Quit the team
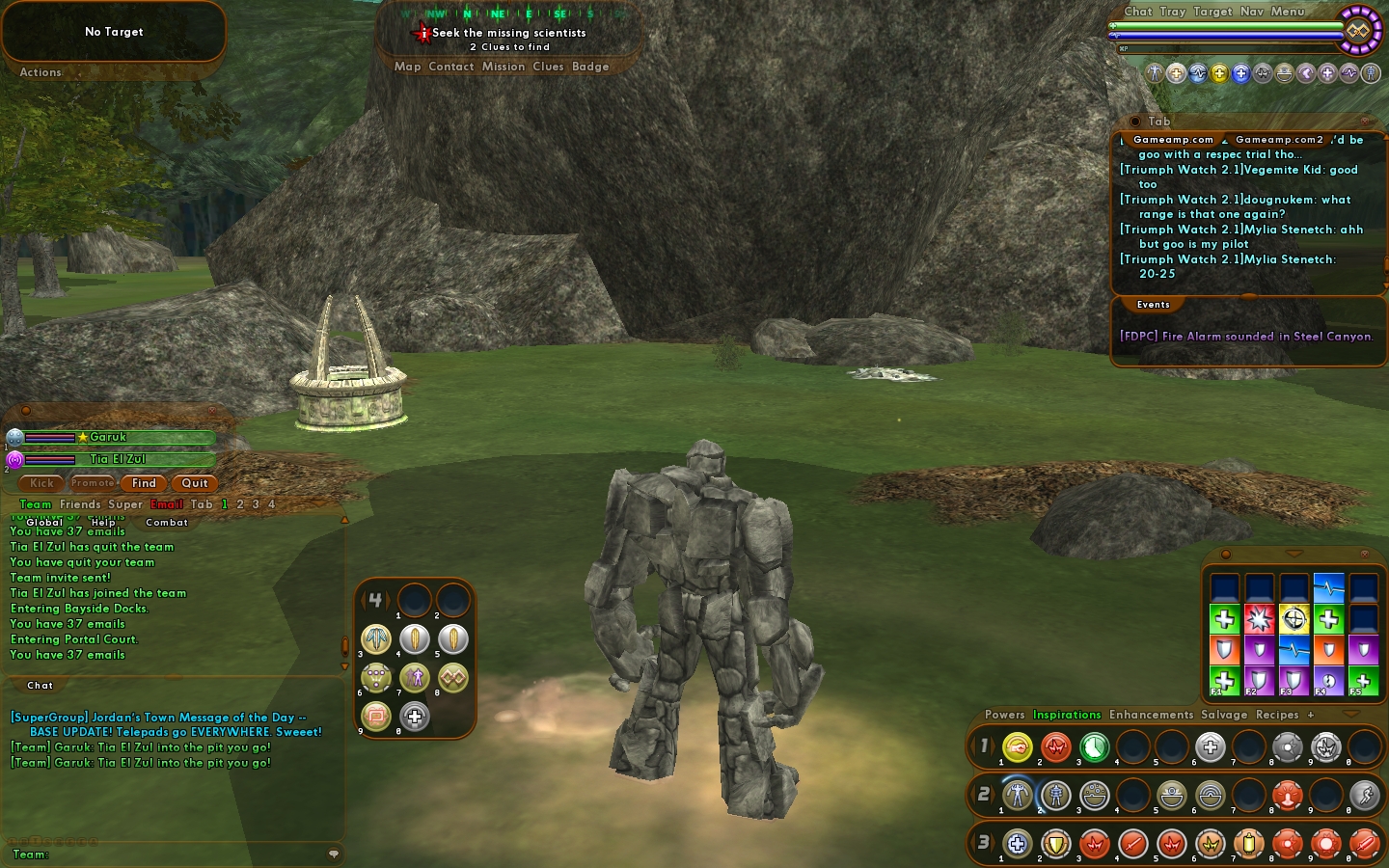The height and width of the screenshot is (868, 1389). tap(195, 483)
